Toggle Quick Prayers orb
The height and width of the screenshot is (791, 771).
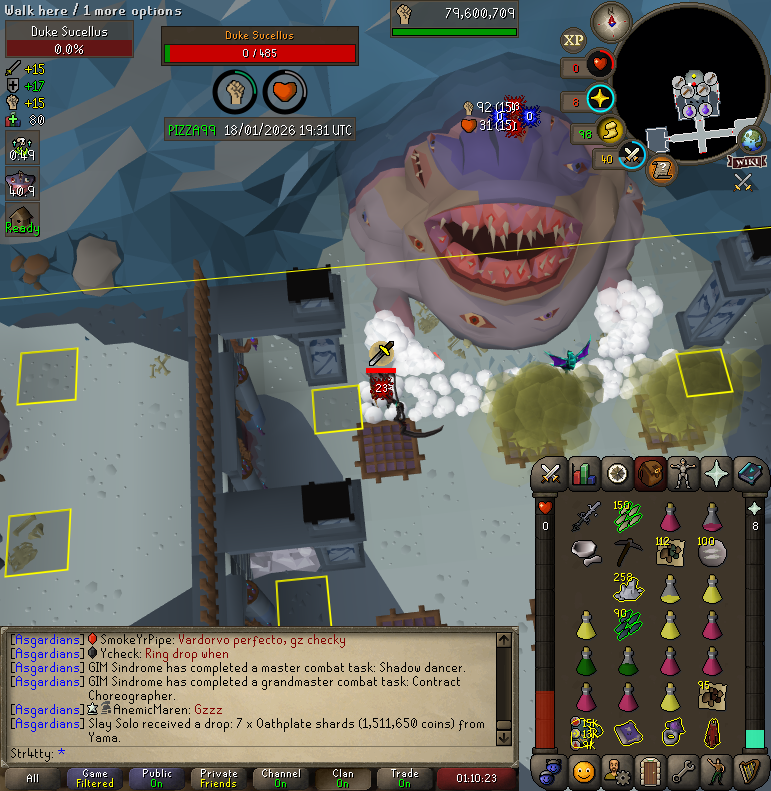click(600, 99)
